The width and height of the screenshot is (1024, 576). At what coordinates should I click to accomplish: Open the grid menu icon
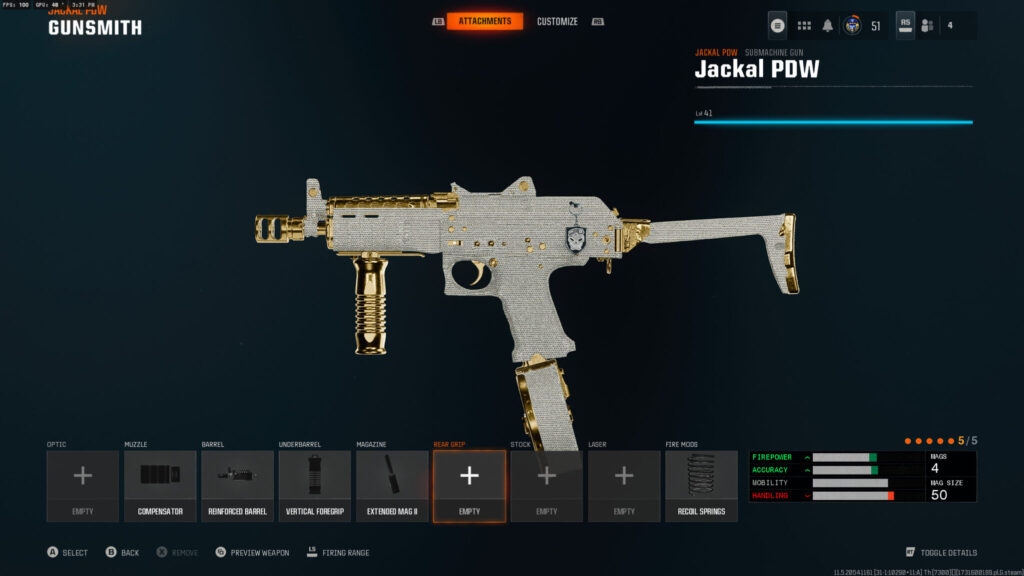pos(804,26)
